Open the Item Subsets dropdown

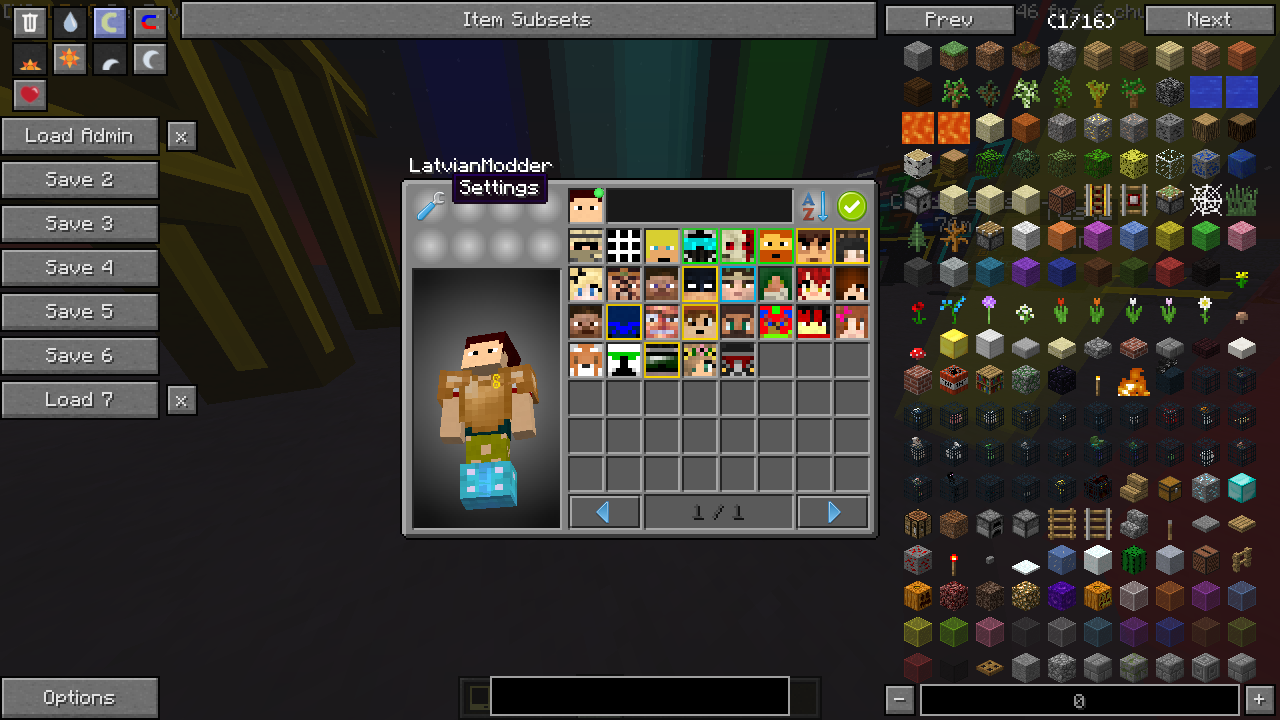[528, 20]
